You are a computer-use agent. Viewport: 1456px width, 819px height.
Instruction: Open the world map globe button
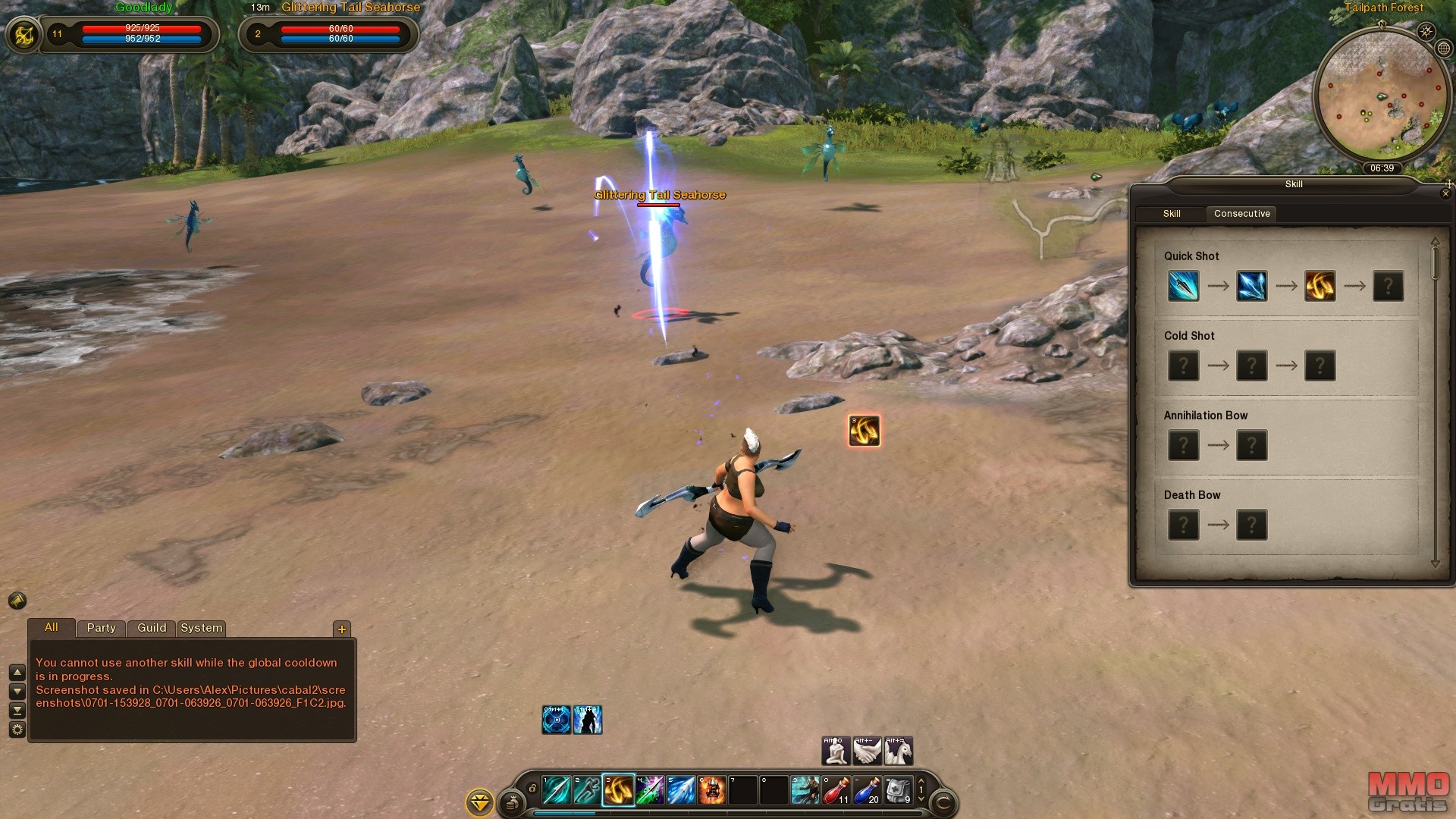pos(1443,49)
